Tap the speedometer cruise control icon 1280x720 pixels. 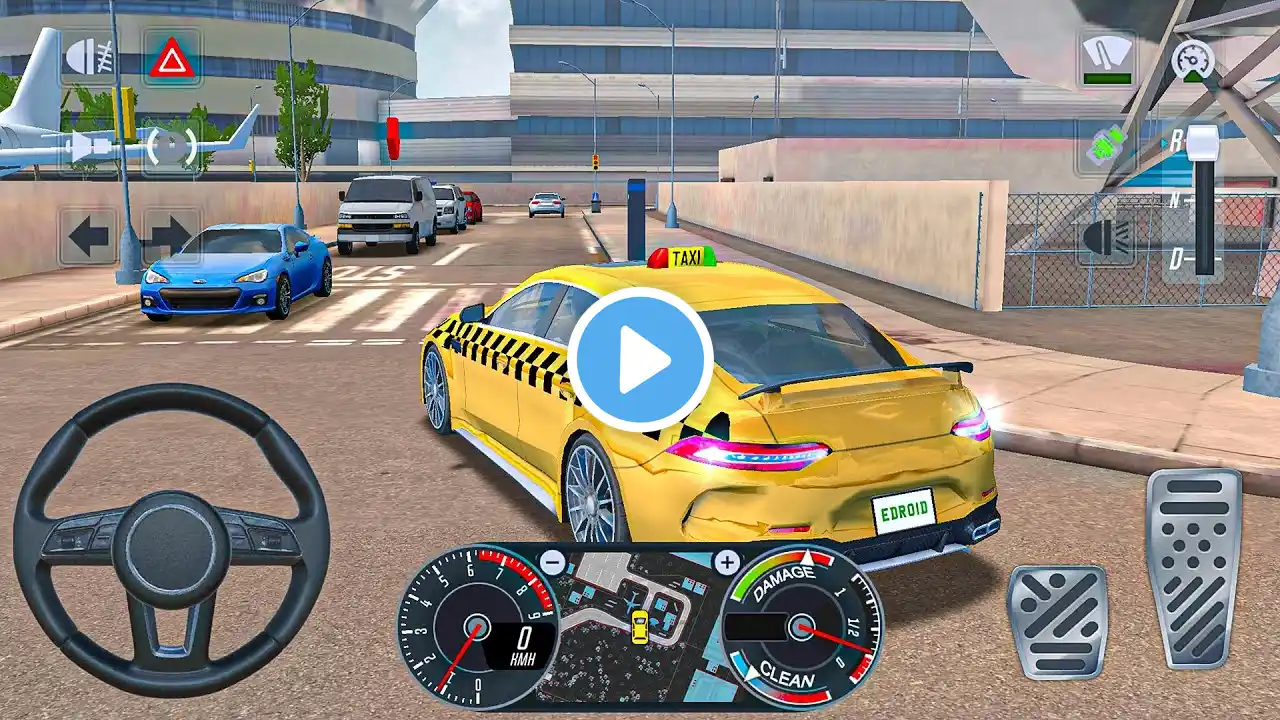tap(1192, 58)
